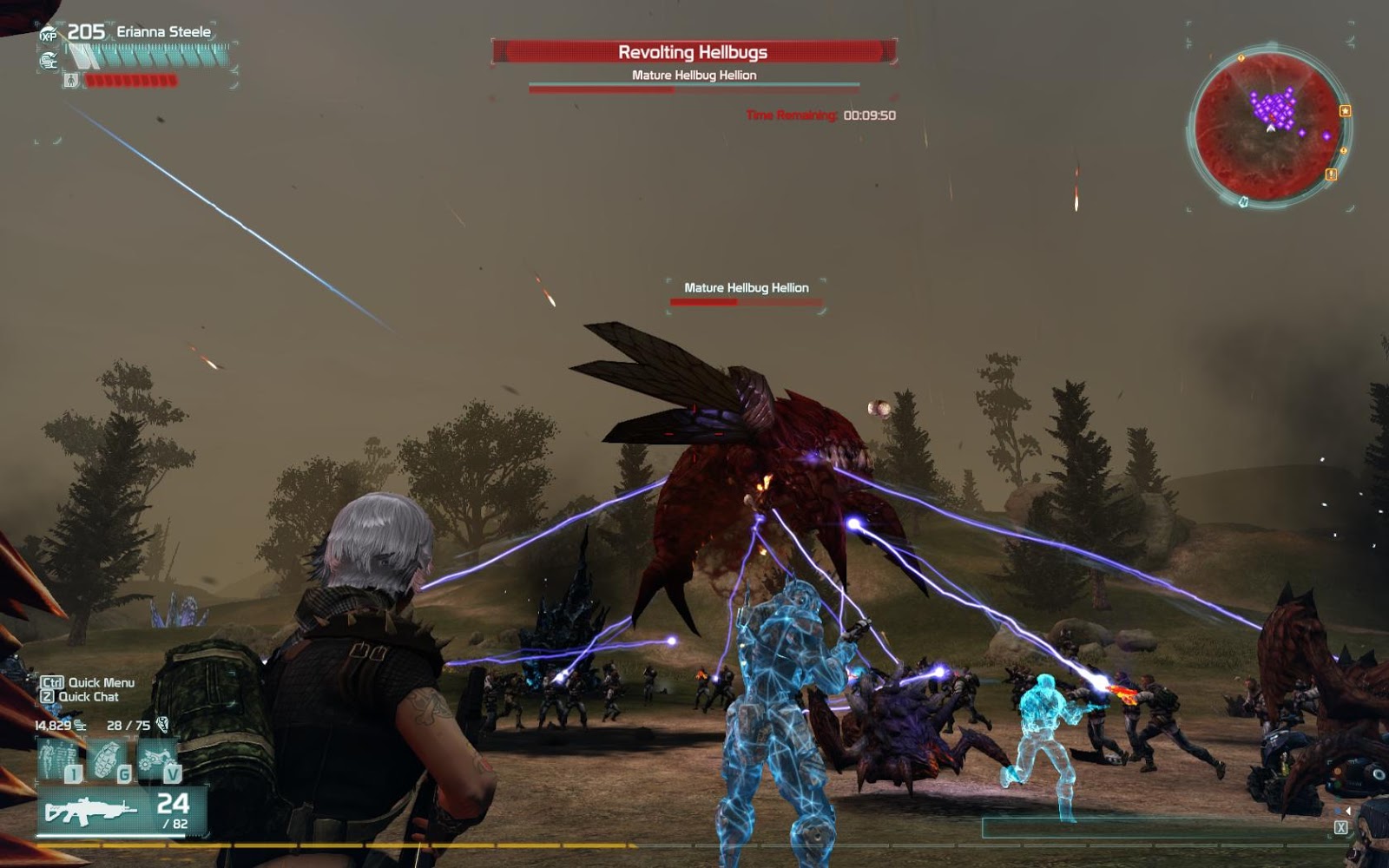Image resolution: width=1389 pixels, height=868 pixels.
Task: Click the XP icon beside the 205 rating
Action: tap(50, 33)
